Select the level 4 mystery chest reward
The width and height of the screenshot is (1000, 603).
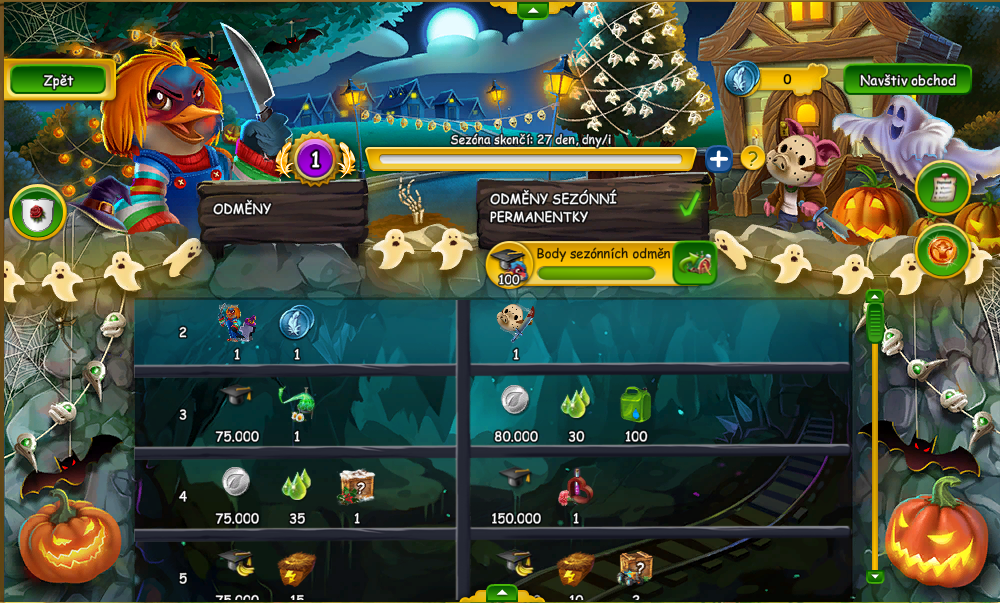(357, 486)
